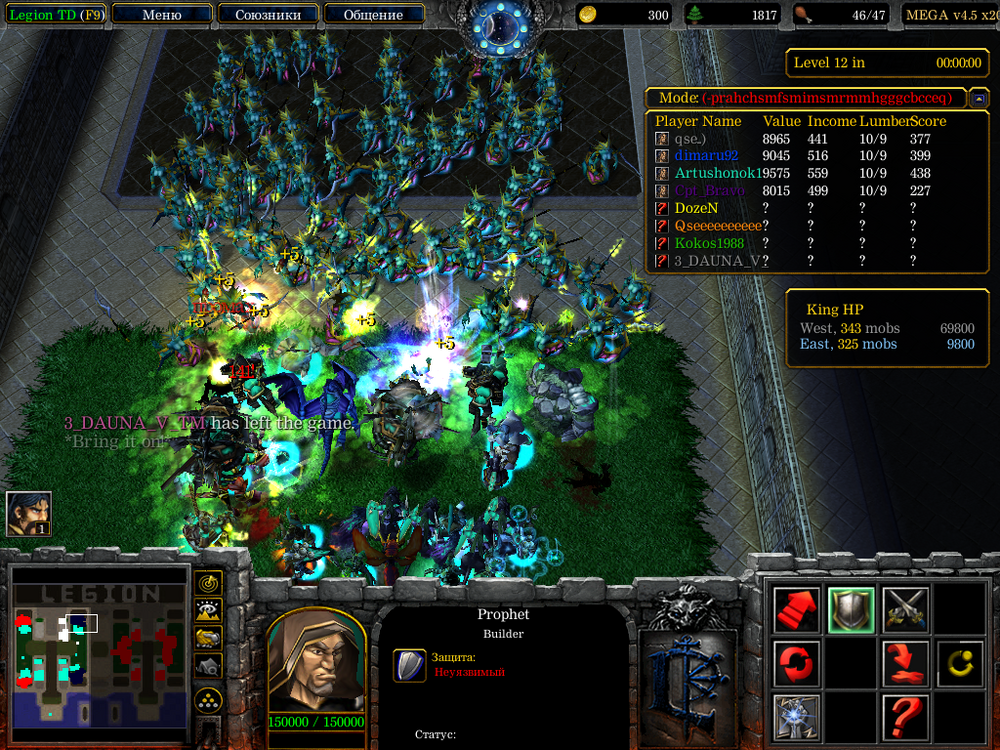Open the formation toggle button

click(209, 700)
